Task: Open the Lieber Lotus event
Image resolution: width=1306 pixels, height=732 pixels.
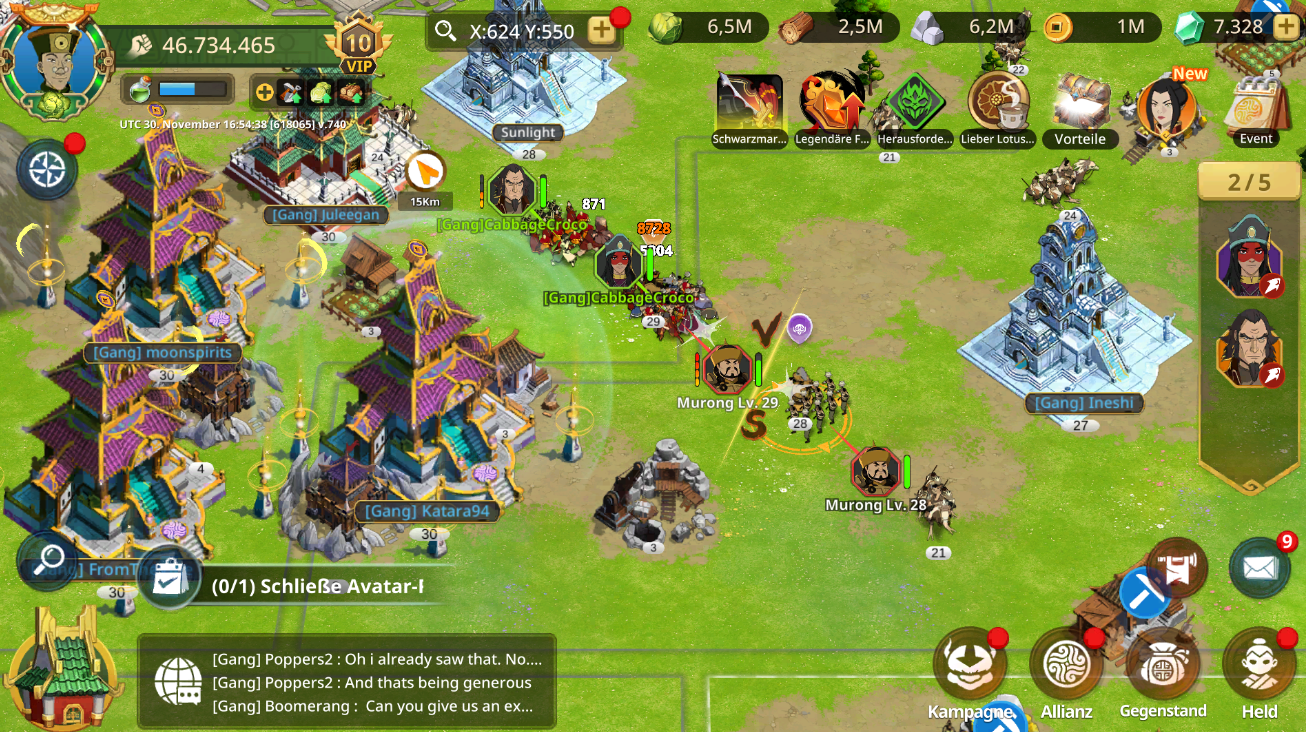Action: tap(998, 103)
